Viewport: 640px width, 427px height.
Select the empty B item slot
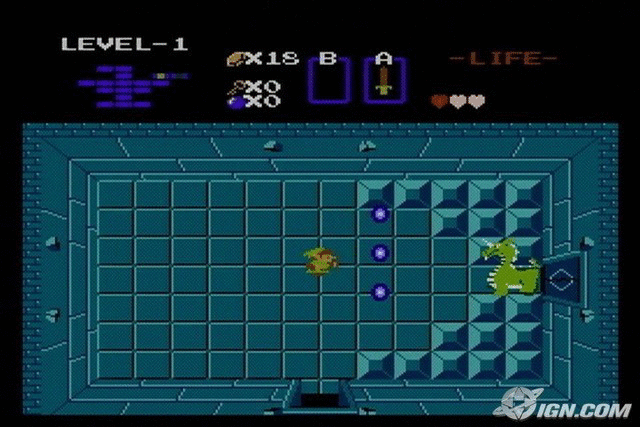click(327, 80)
